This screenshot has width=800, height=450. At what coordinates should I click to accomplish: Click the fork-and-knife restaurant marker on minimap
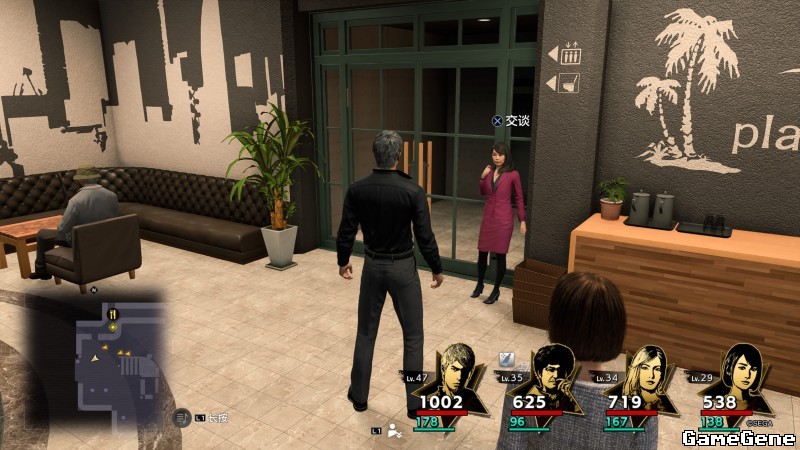tap(113, 313)
